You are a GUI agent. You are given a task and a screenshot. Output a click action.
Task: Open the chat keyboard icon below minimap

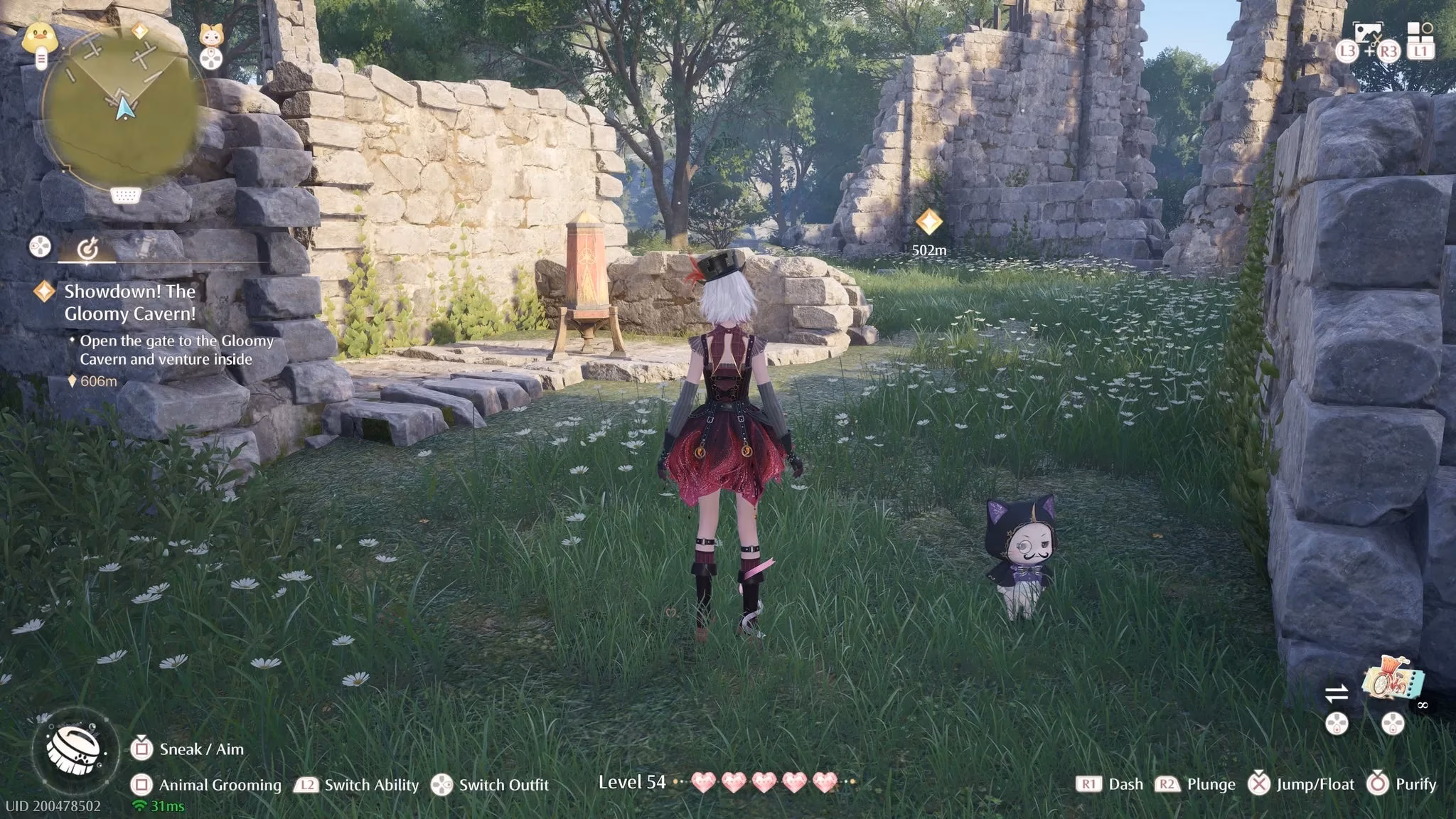pyautogui.click(x=124, y=195)
